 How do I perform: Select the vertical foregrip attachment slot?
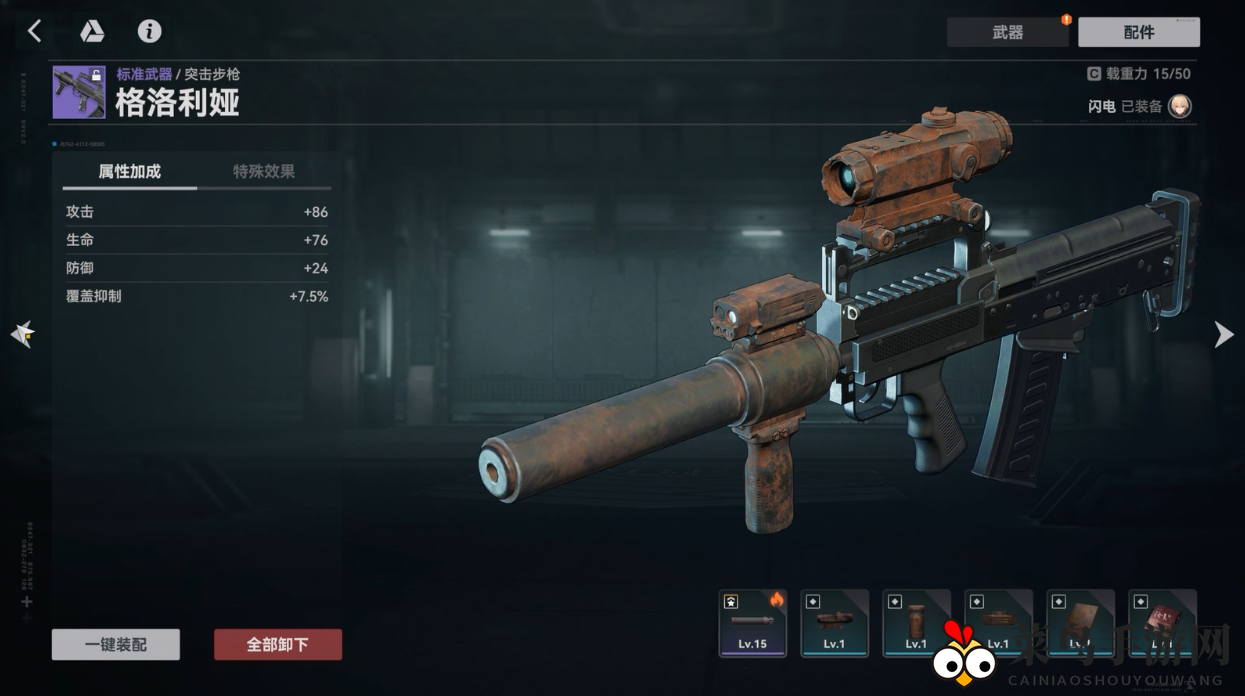916,623
